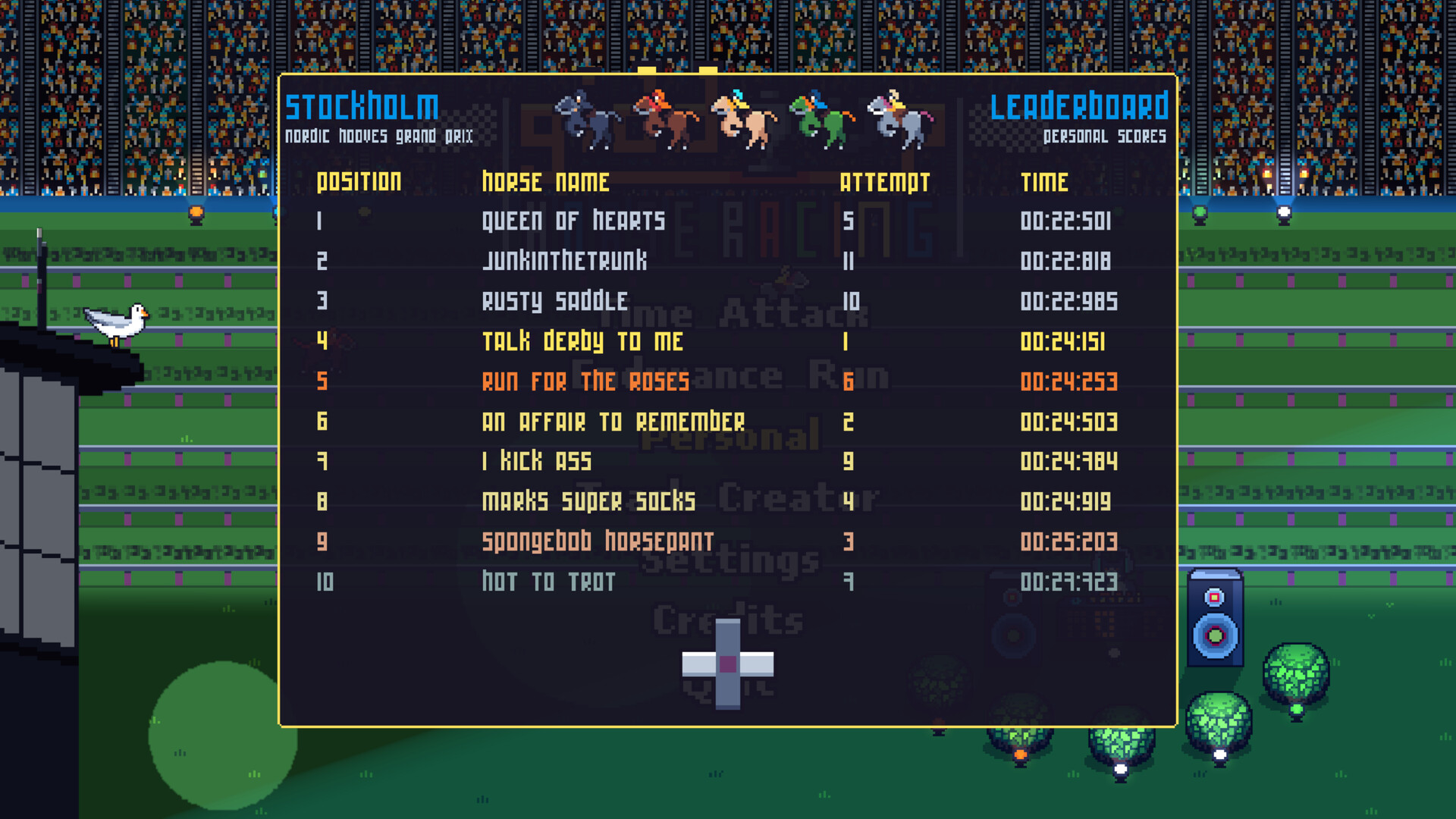Open the Endurance Run mode option
Image resolution: width=1456 pixels, height=819 pixels.
[730, 375]
